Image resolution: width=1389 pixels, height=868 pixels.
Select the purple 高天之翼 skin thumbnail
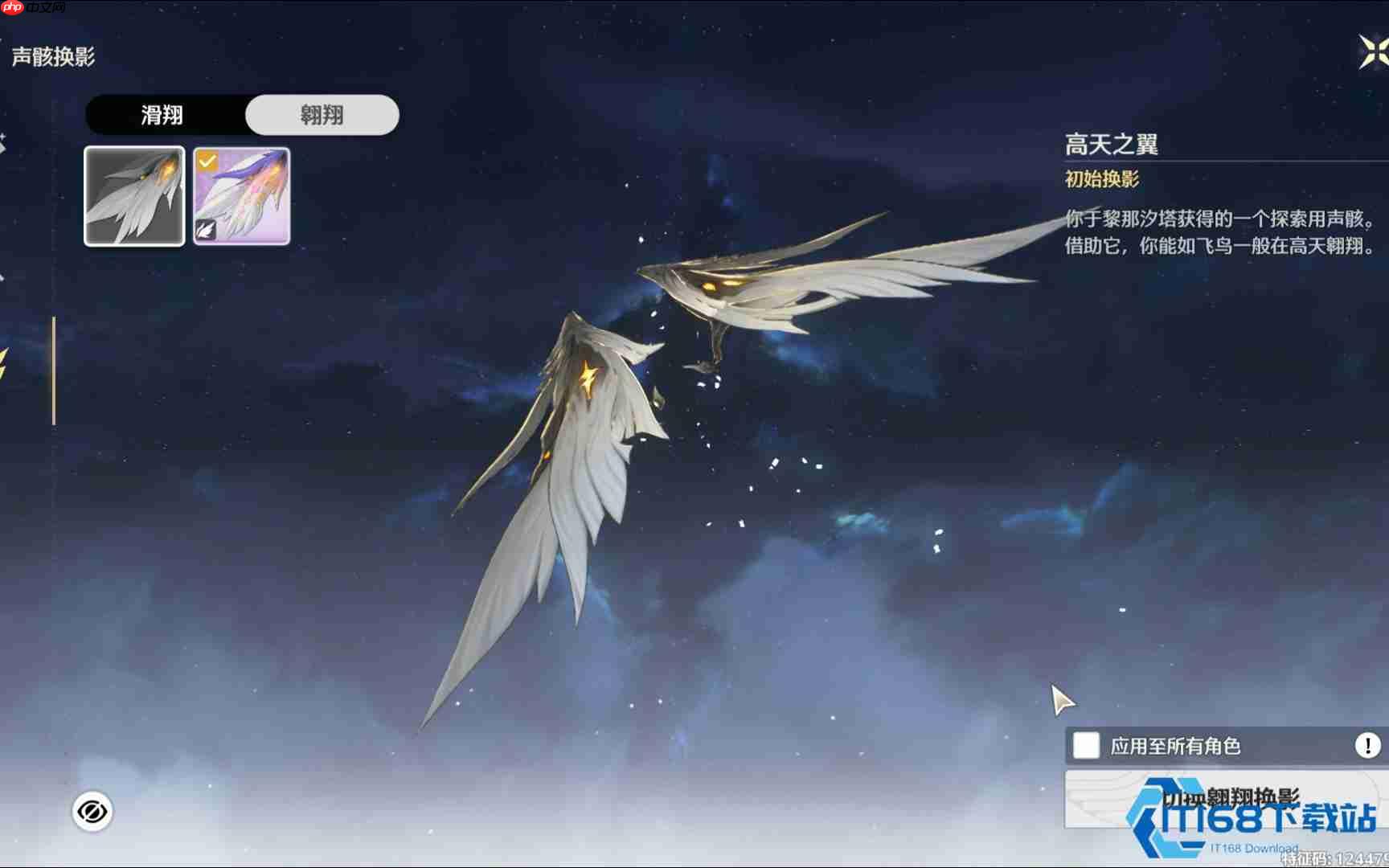point(241,194)
